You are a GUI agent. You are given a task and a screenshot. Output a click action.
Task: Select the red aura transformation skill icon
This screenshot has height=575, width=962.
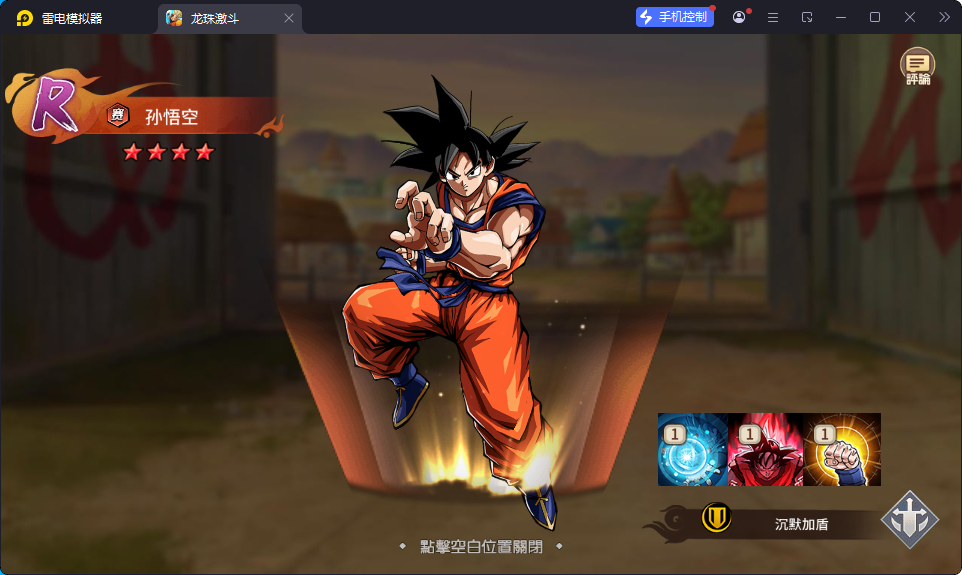pos(765,450)
